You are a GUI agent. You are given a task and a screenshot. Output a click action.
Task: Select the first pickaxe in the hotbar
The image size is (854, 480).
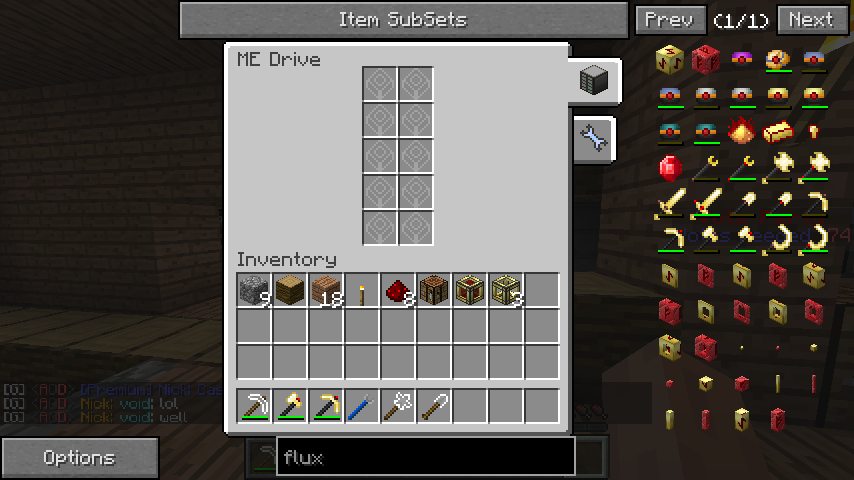tap(254, 406)
